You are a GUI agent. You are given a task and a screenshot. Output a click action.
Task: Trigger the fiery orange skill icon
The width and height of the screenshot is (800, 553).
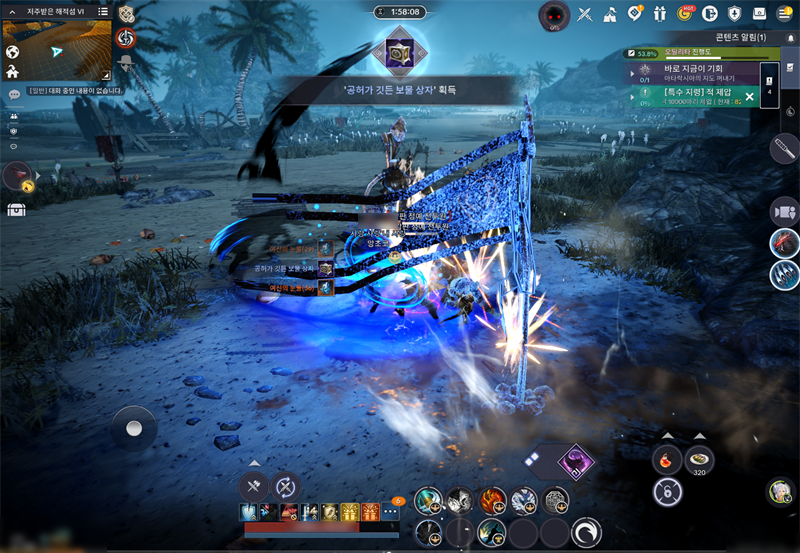pyautogui.click(x=493, y=500)
